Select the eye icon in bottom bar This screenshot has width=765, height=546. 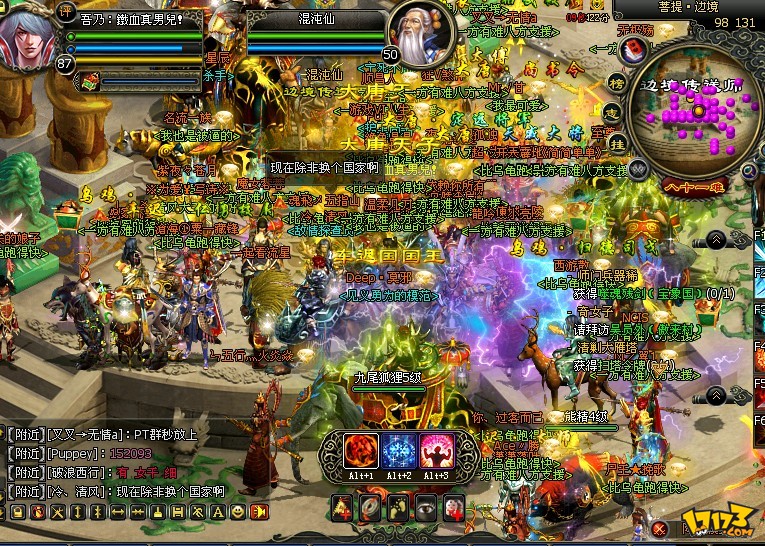coord(426,509)
